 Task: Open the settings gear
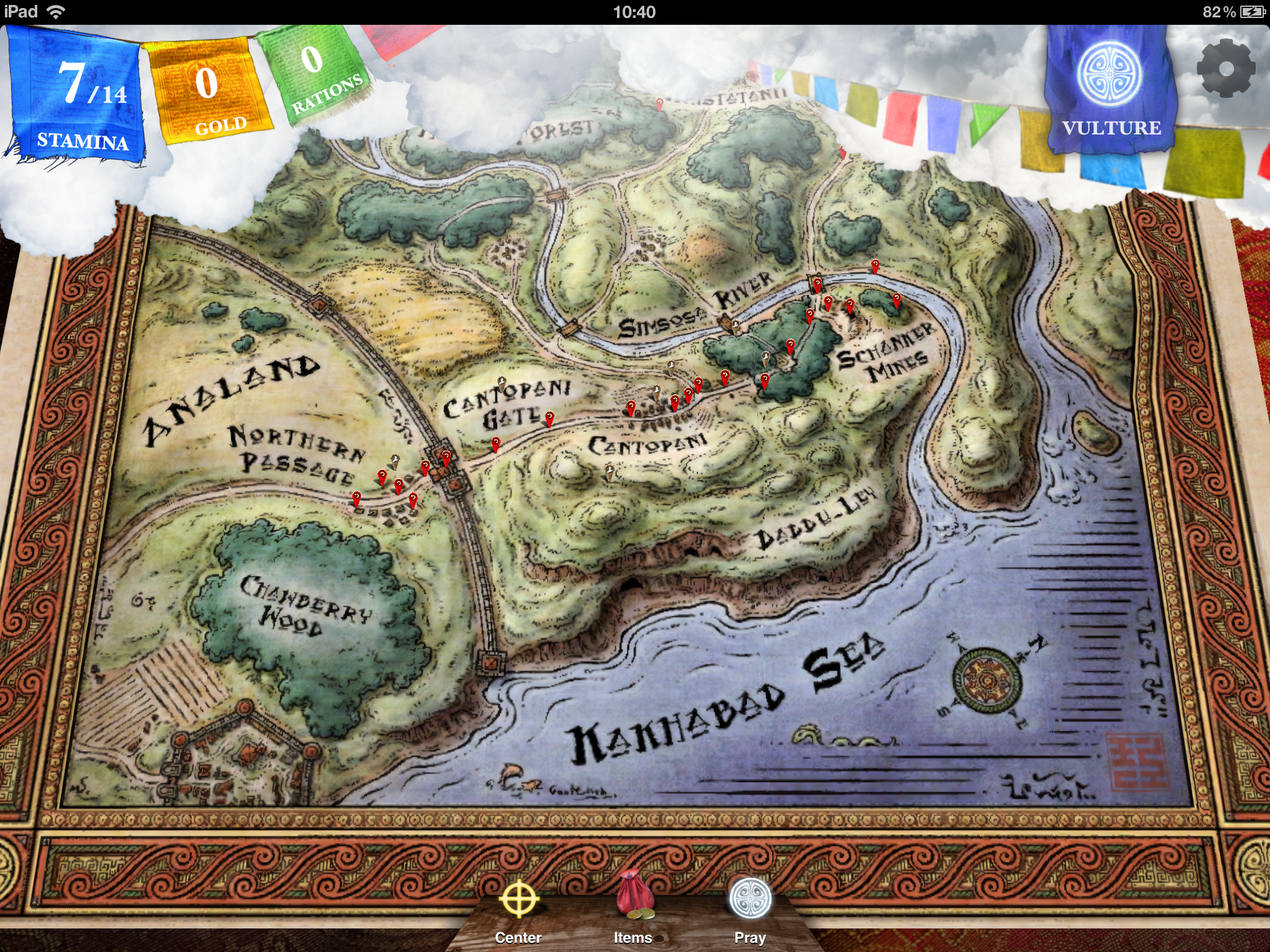1225,68
